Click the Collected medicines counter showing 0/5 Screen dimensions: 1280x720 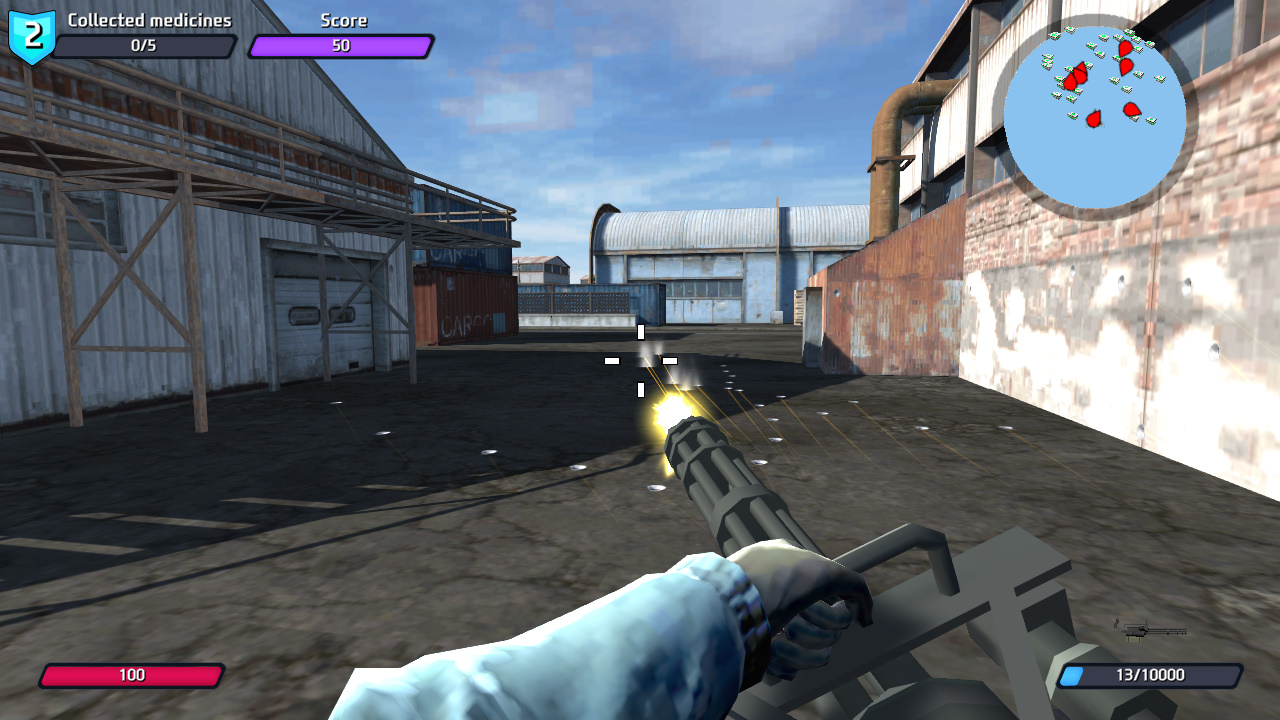(x=144, y=44)
